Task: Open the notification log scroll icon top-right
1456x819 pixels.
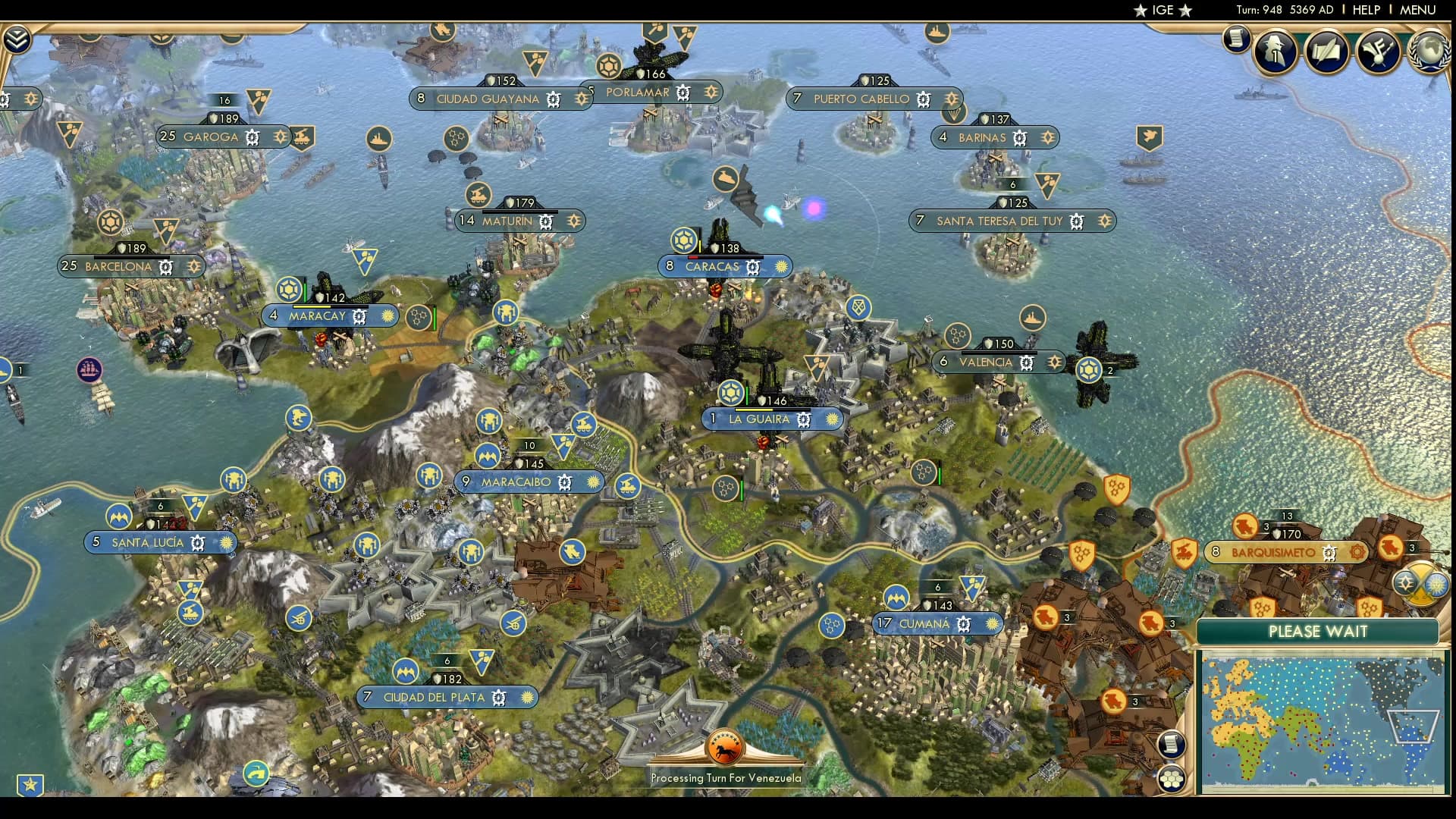Action: pos(1235,39)
